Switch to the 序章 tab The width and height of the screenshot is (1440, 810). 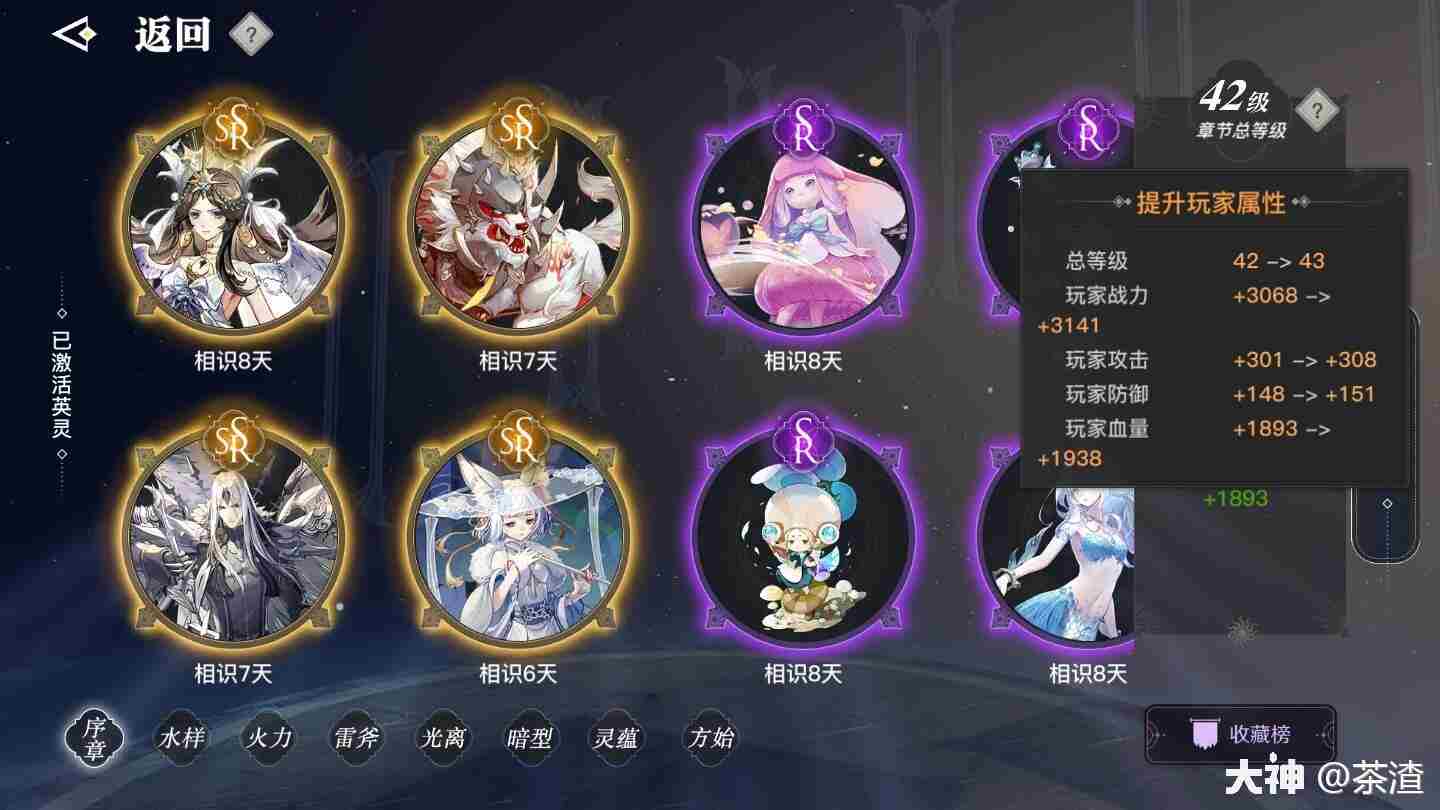[94, 740]
